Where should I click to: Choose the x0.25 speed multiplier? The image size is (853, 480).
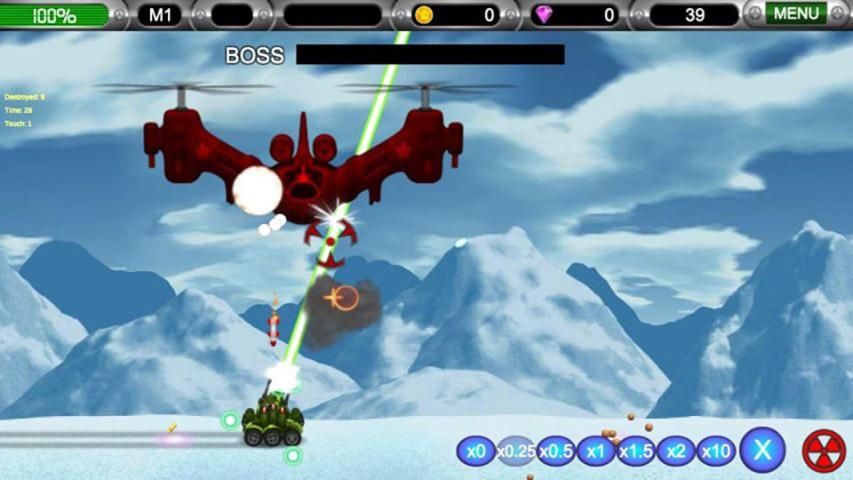coord(516,451)
